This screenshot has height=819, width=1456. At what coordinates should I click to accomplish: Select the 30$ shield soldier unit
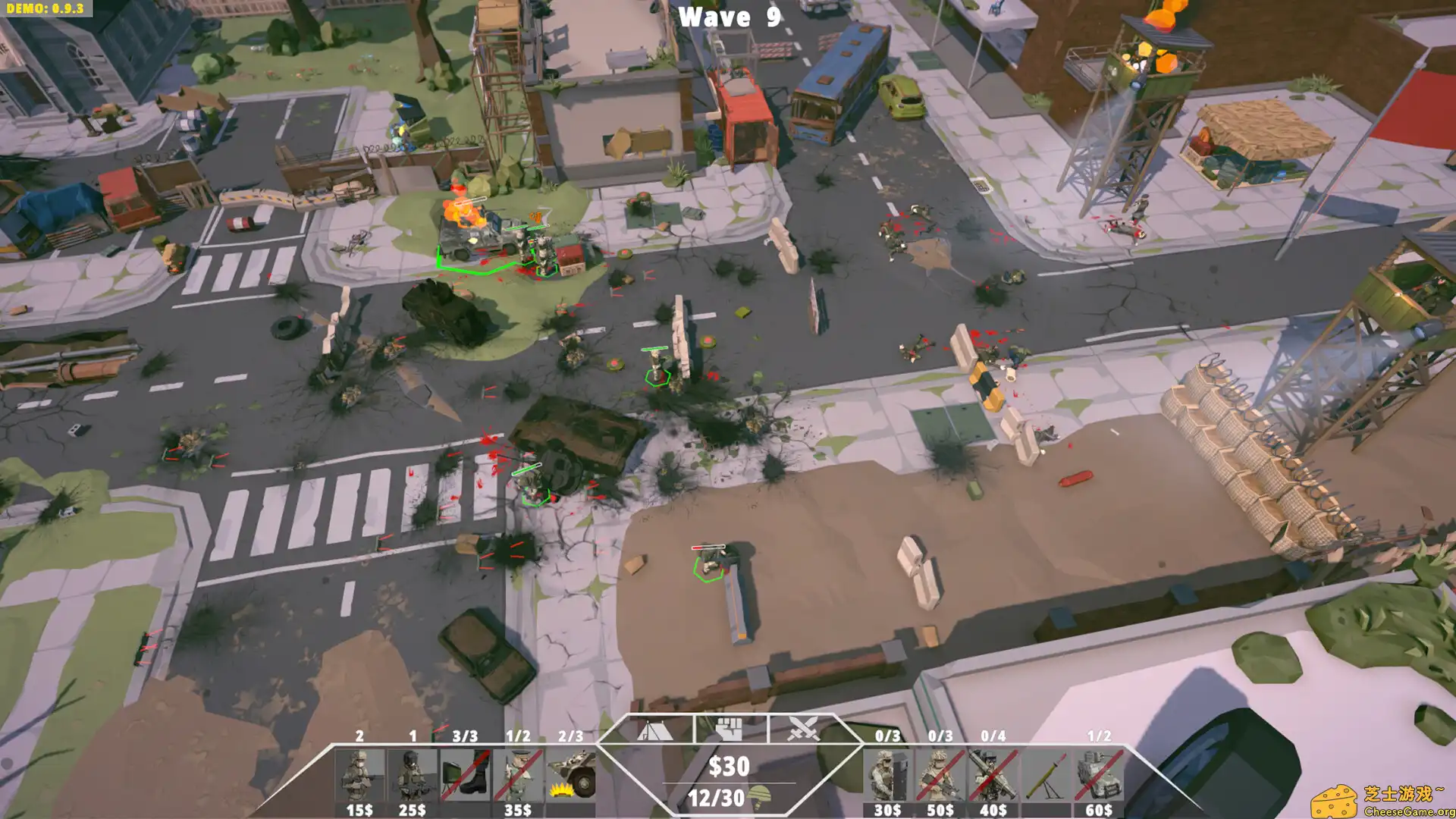point(889,773)
